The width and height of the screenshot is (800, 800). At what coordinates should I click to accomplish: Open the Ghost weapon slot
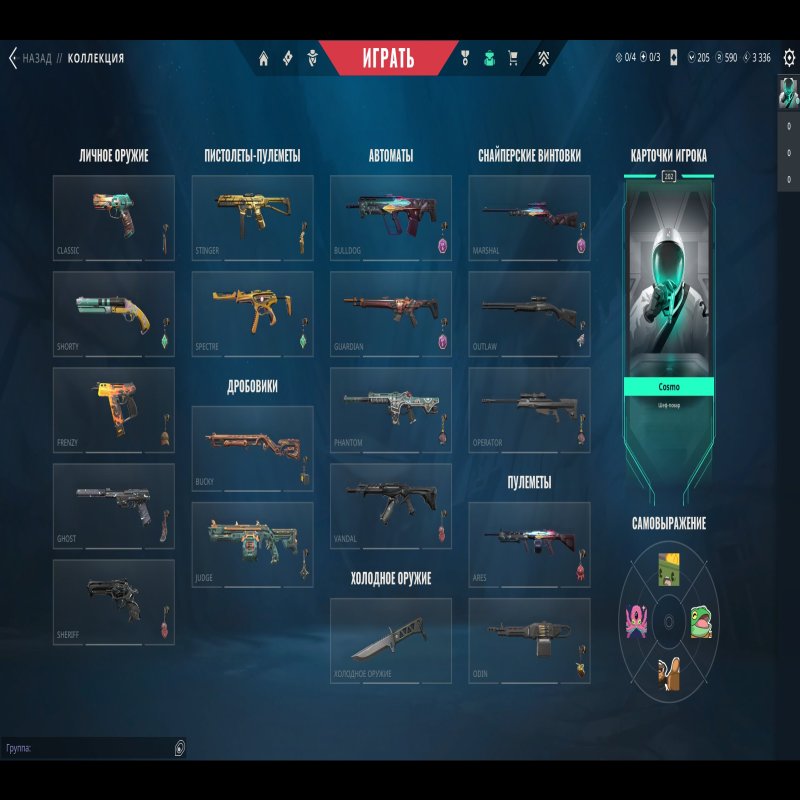[113, 506]
